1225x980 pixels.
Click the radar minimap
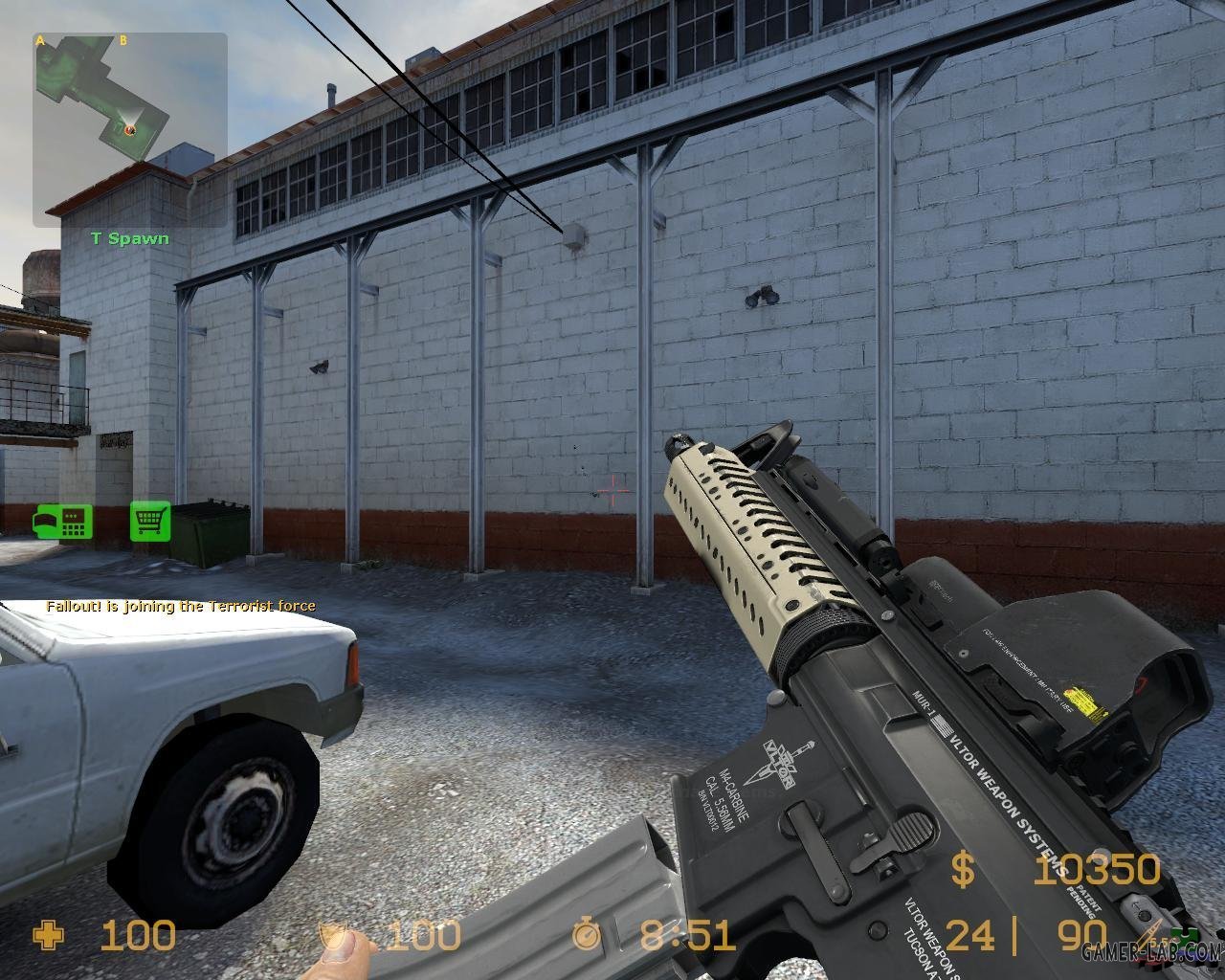coord(130,130)
